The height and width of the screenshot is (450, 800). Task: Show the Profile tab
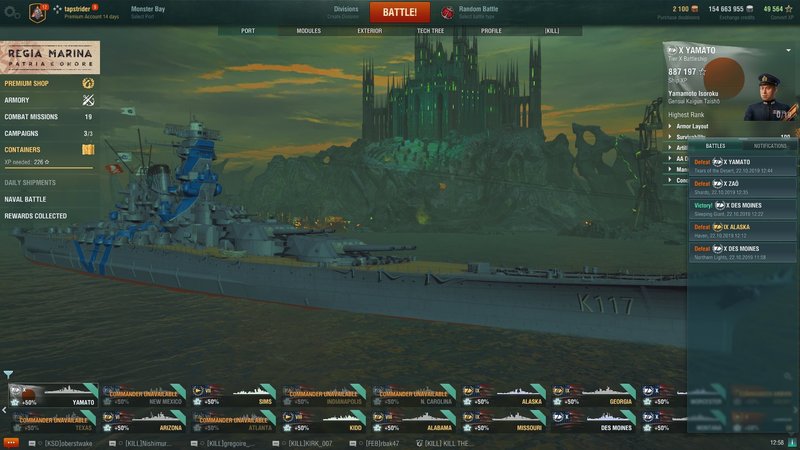coord(491,31)
